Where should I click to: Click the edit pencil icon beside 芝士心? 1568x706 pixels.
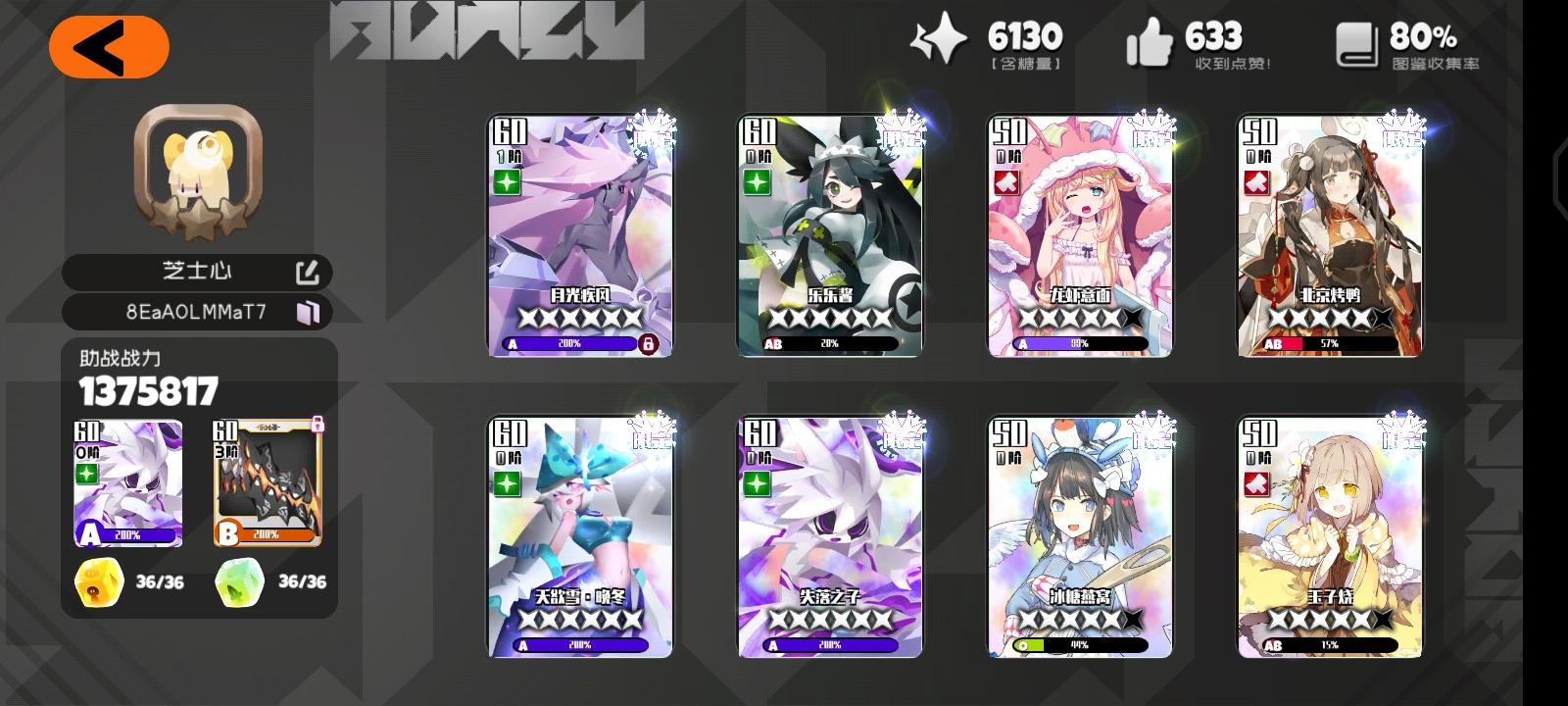(x=306, y=272)
